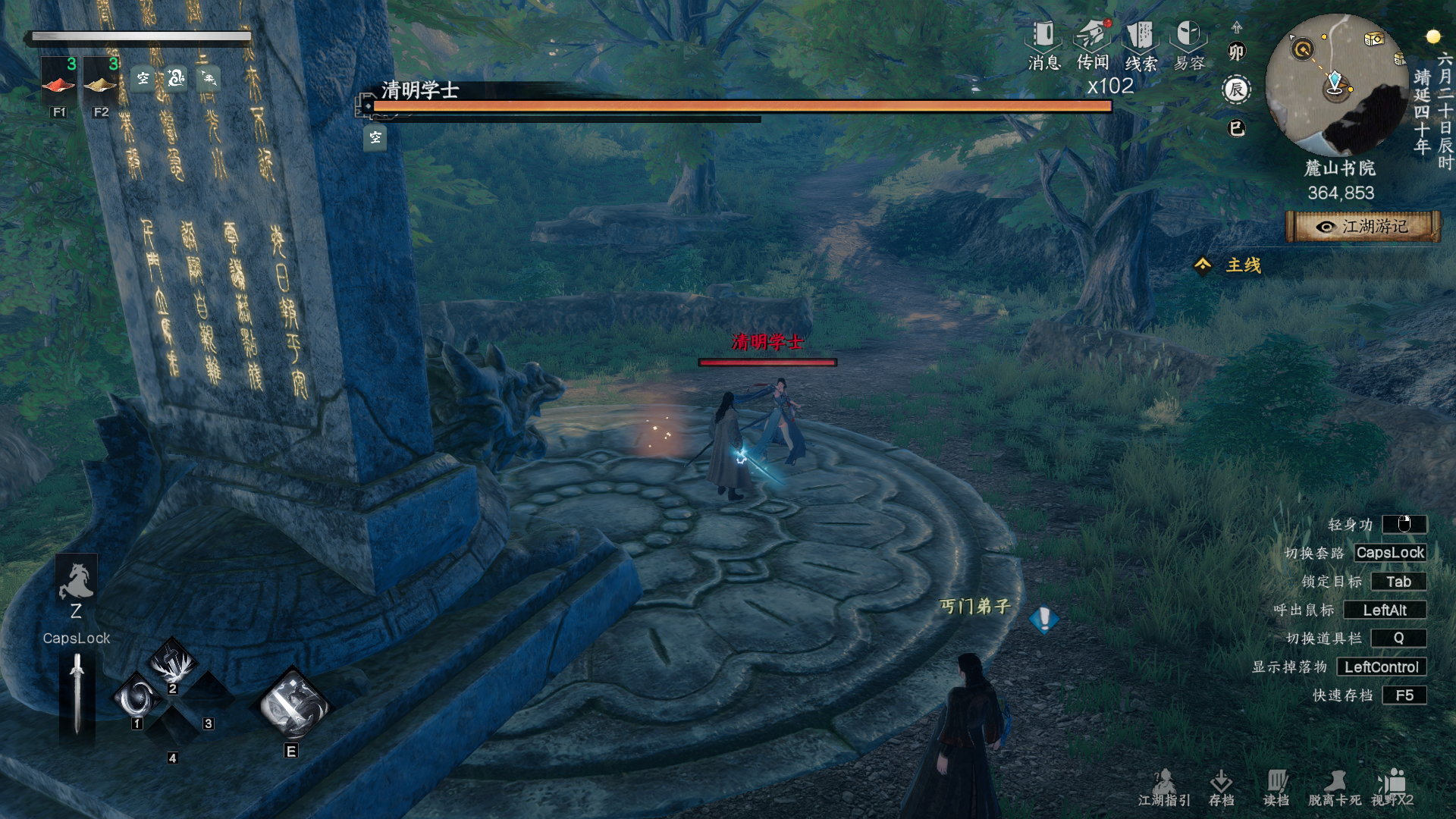1456x819 pixels.
Task: Open the 江湖指引 guide
Action: pos(1164,787)
